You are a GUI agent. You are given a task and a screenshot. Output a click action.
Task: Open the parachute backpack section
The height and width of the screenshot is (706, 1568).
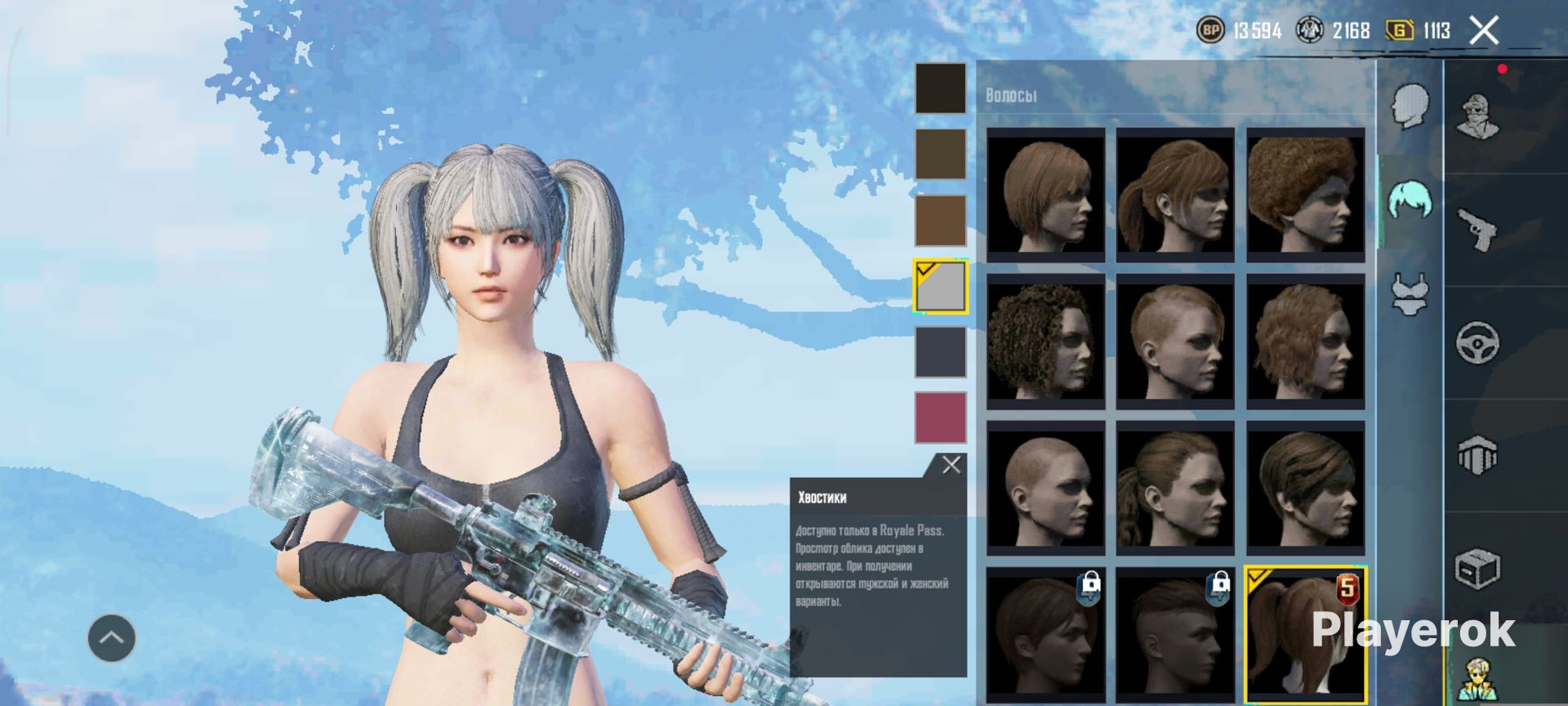(1477, 455)
